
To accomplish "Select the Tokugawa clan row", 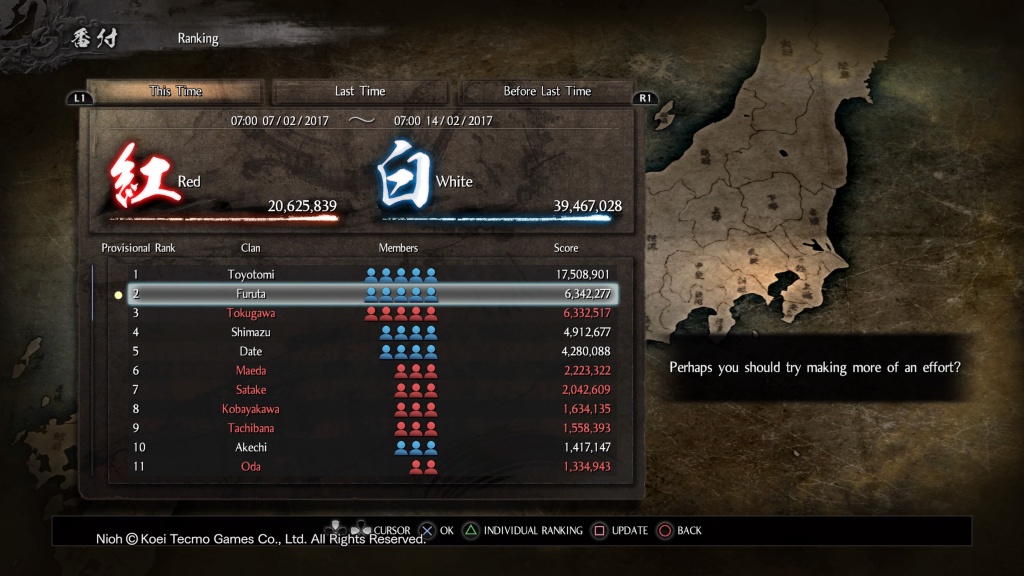I will click(370, 313).
